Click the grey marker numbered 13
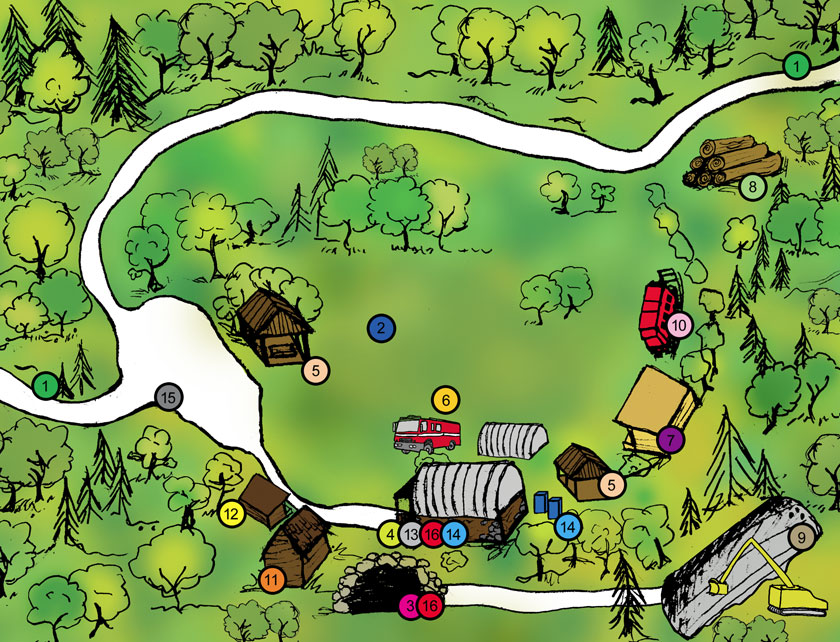This screenshot has width=840, height=642. (x=411, y=534)
